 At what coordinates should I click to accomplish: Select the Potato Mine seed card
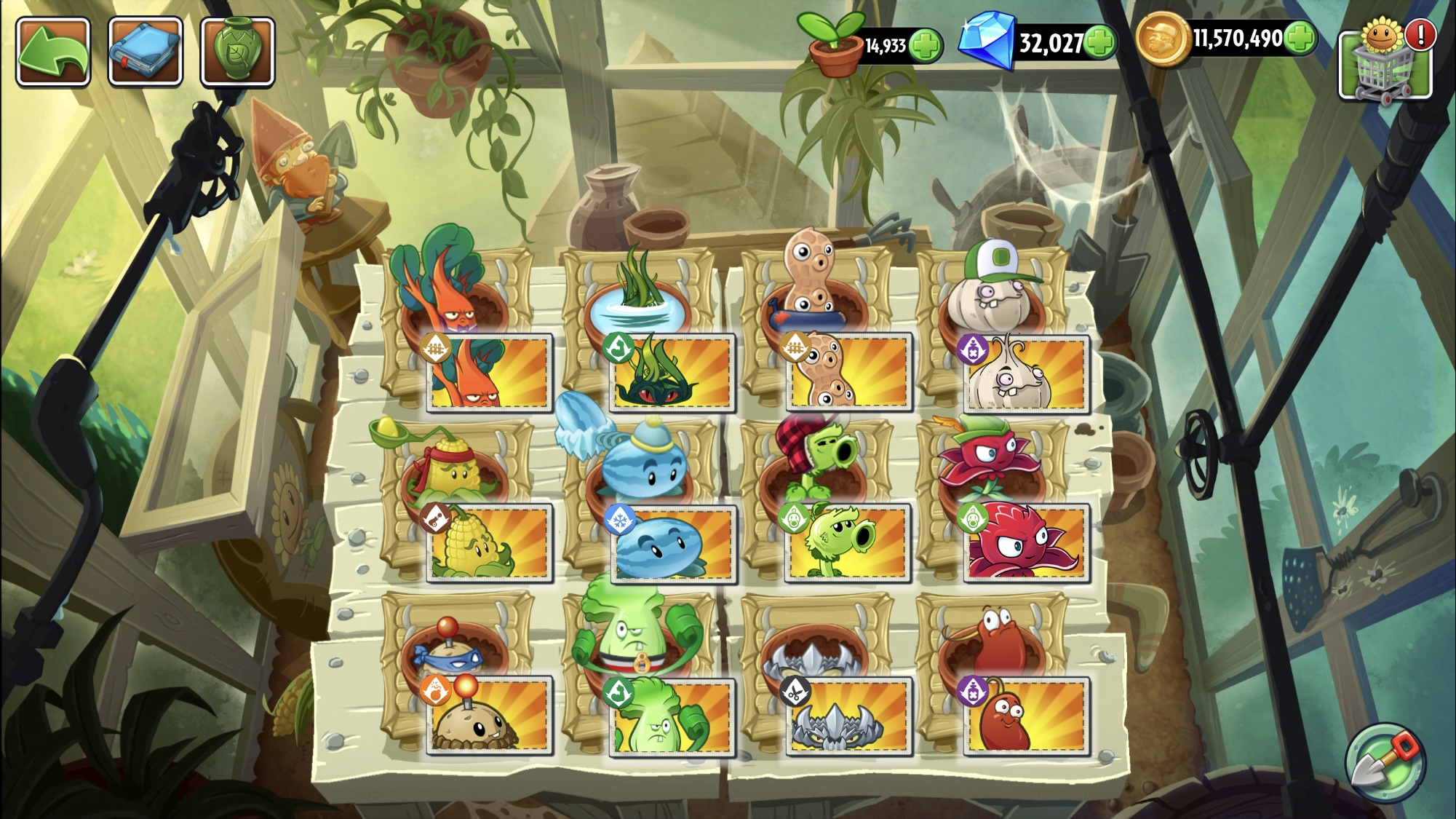[489, 715]
